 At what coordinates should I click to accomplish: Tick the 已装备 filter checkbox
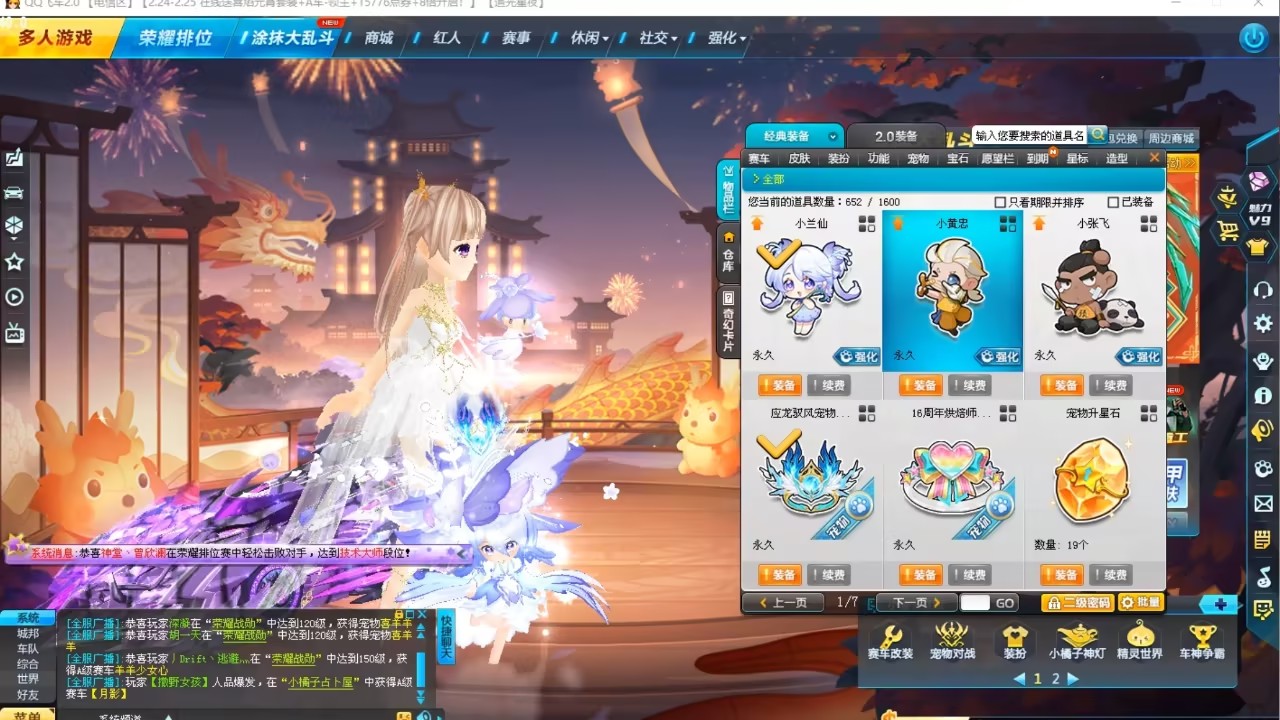[x=1113, y=202]
